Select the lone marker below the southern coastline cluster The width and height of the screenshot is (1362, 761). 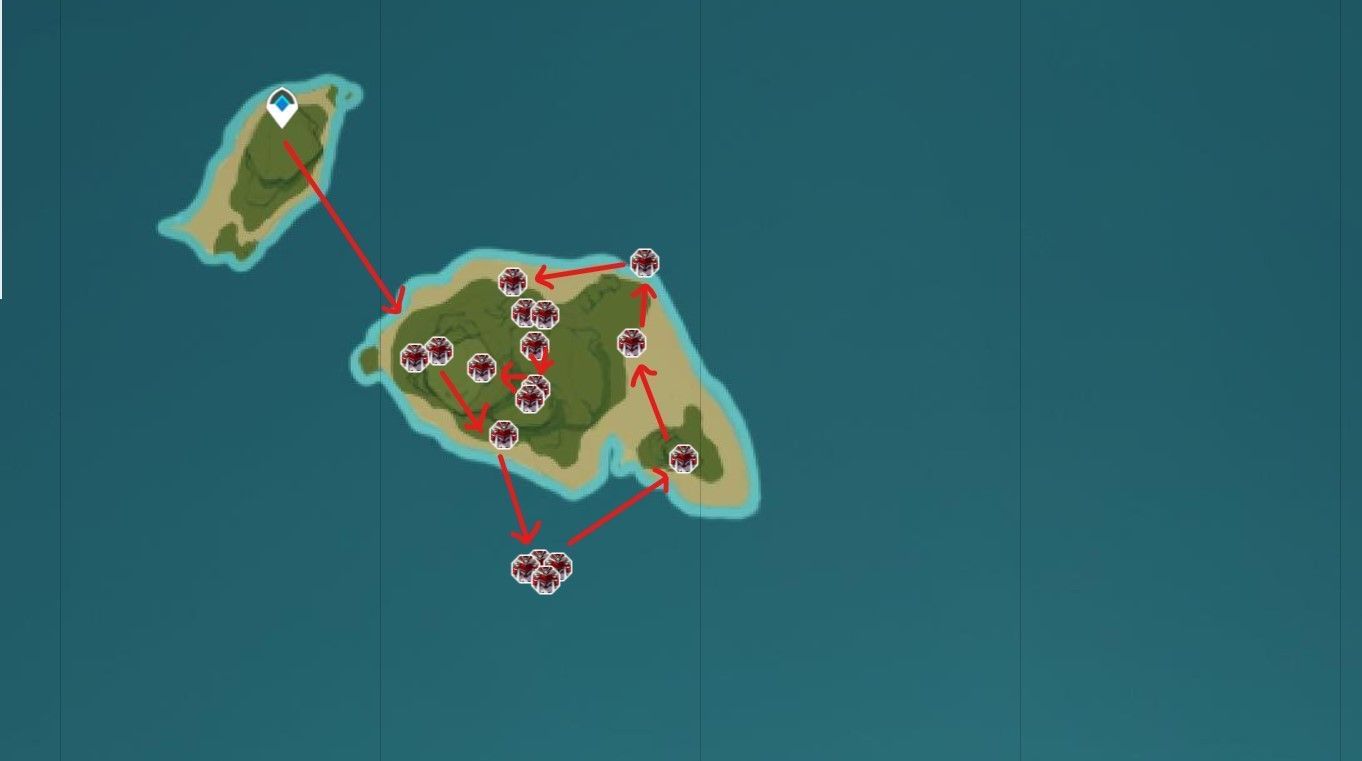(543, 578)
